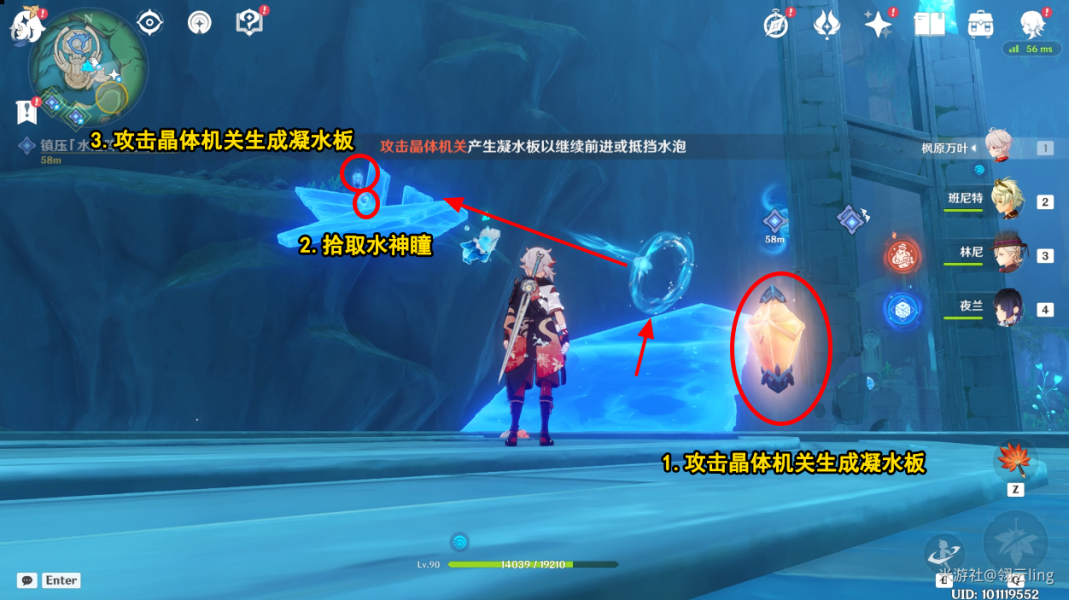Open the events compass icon
This screenshot has width=1069, height=600.
point(775,24)
